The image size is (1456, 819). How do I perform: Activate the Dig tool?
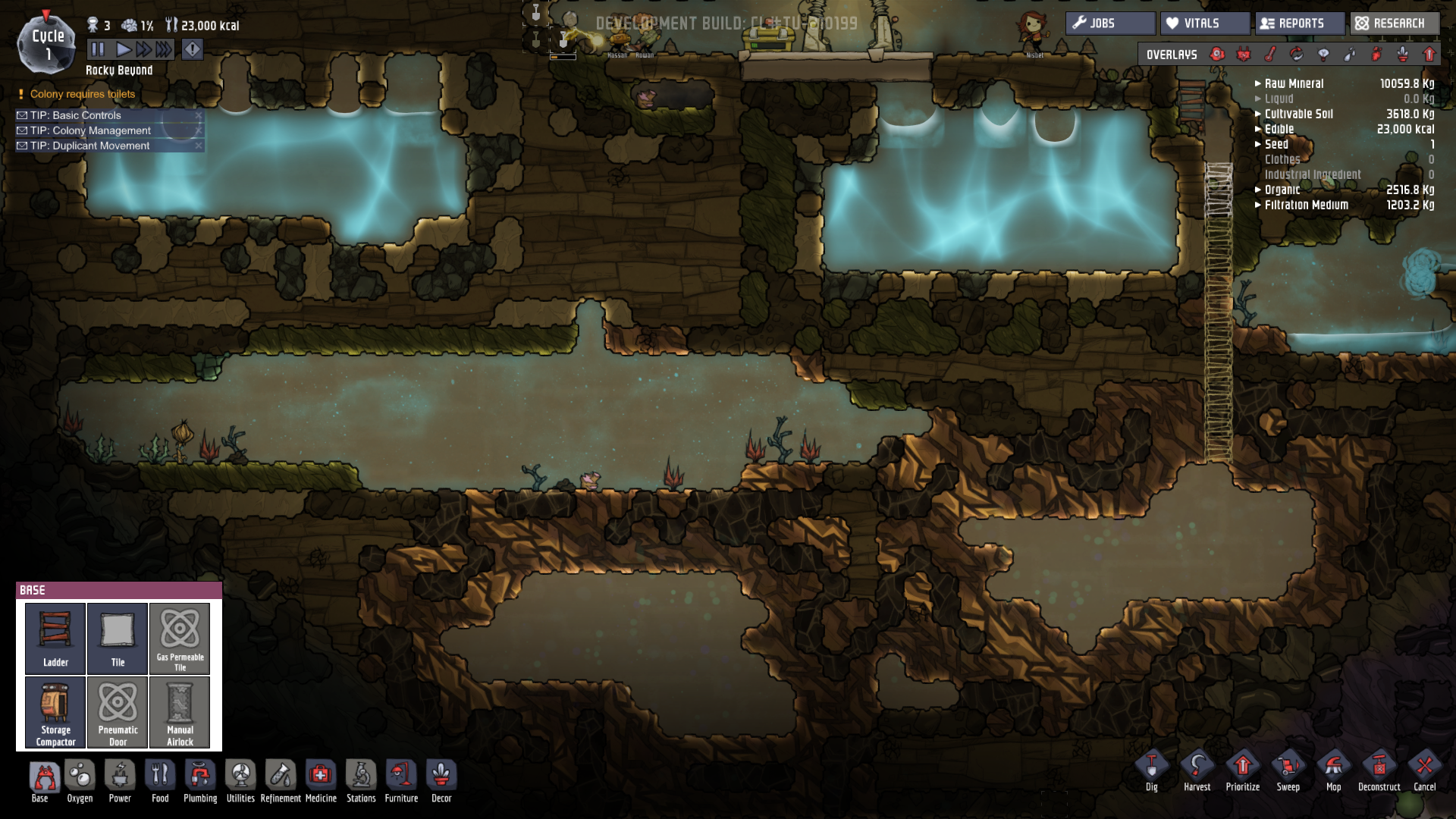[x=1151, y=771]
